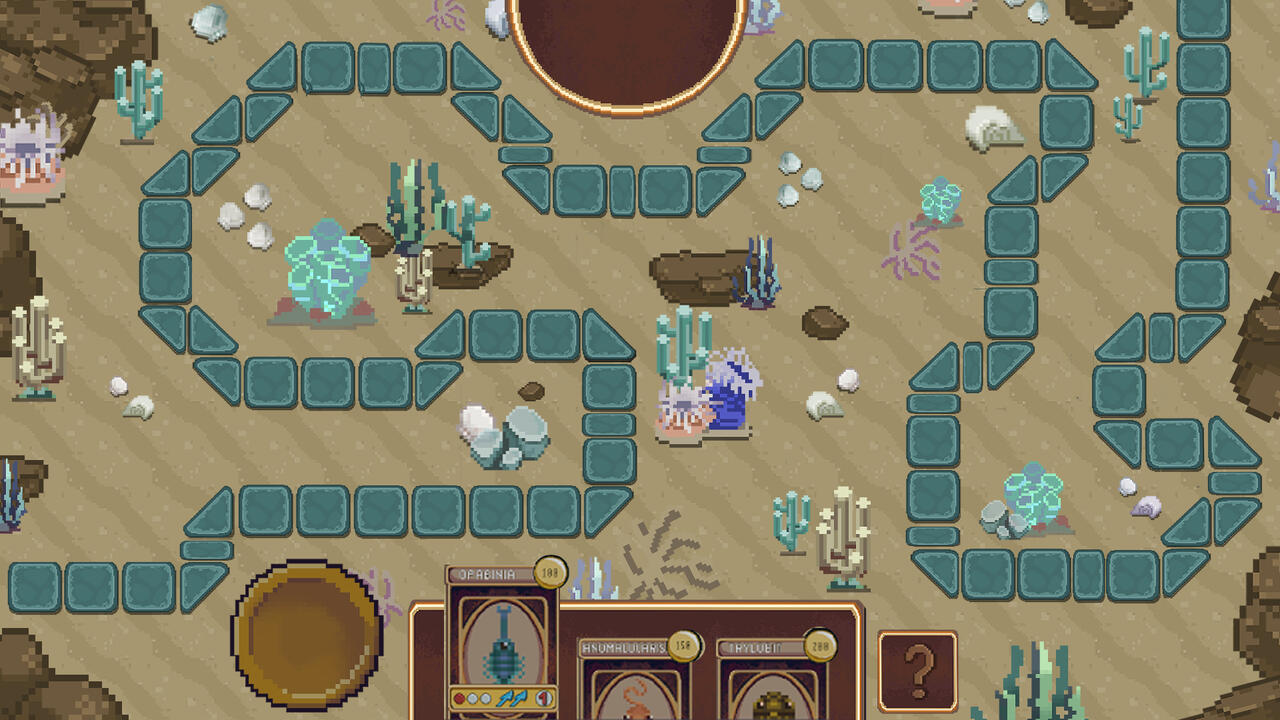
Task: Open the question mark help button
Action: [917, 670]
